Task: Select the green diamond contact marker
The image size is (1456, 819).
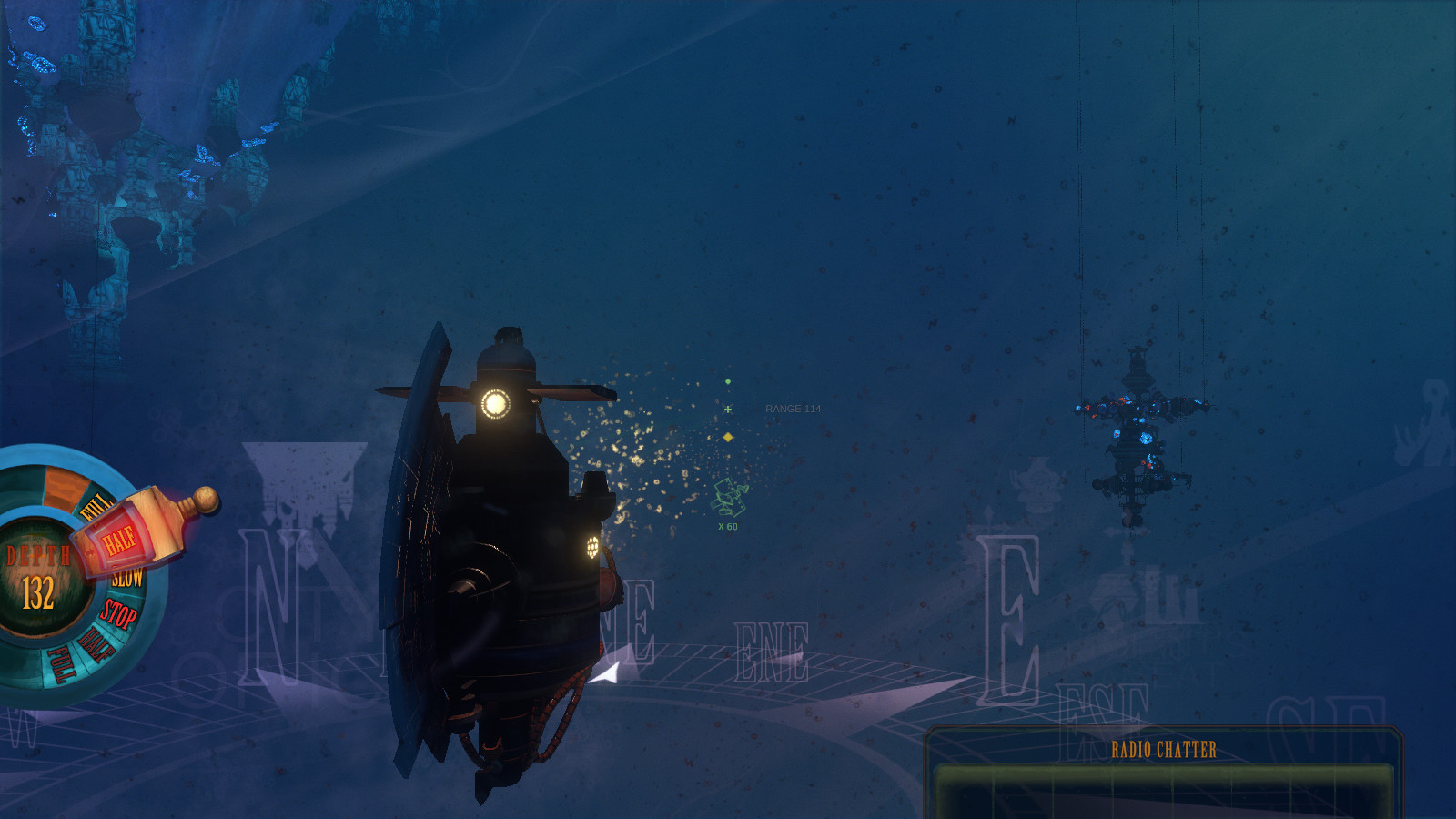Action: [727, 383]
